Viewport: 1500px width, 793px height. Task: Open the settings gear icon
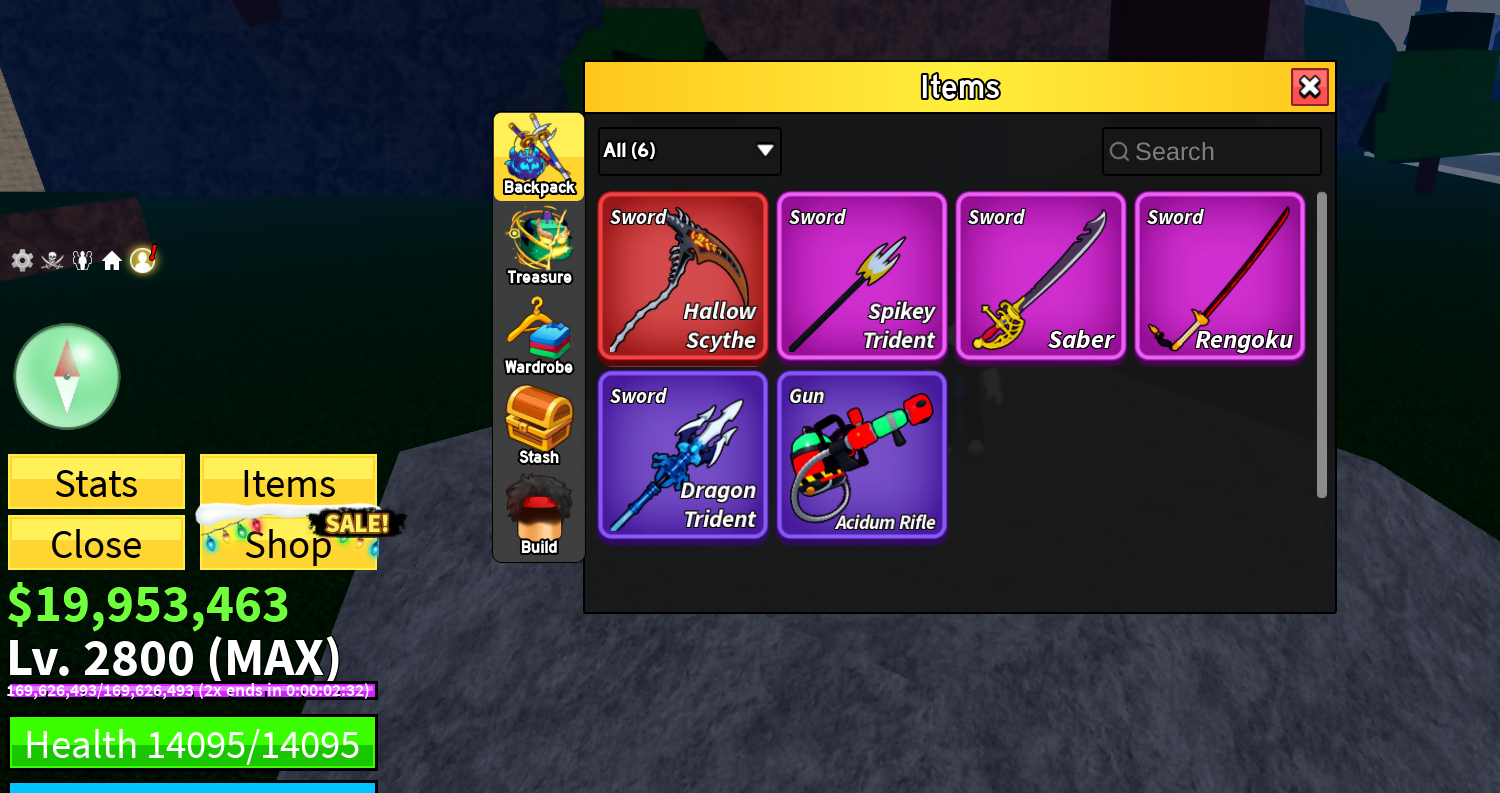pos(21,259)
